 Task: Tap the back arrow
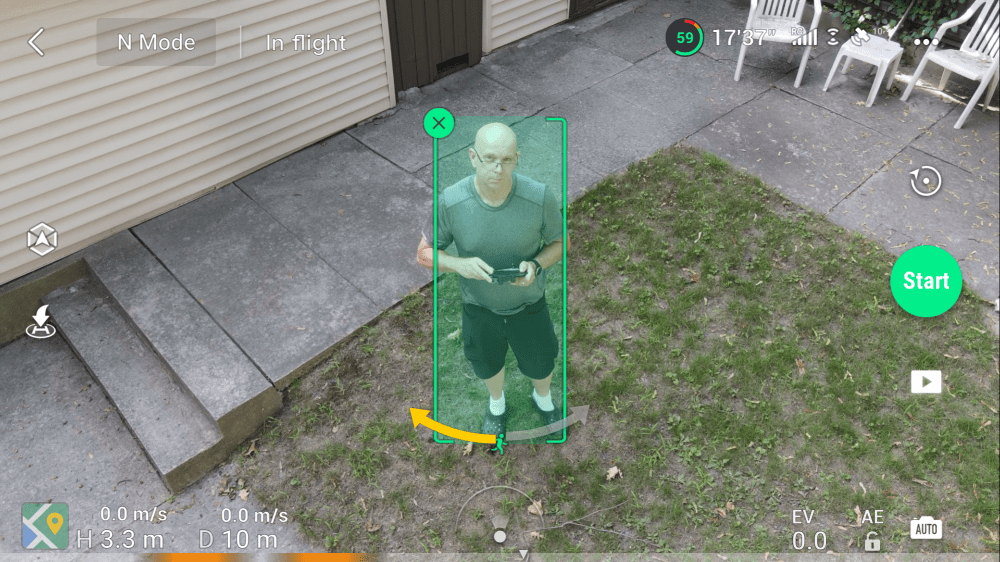[37, 42]
